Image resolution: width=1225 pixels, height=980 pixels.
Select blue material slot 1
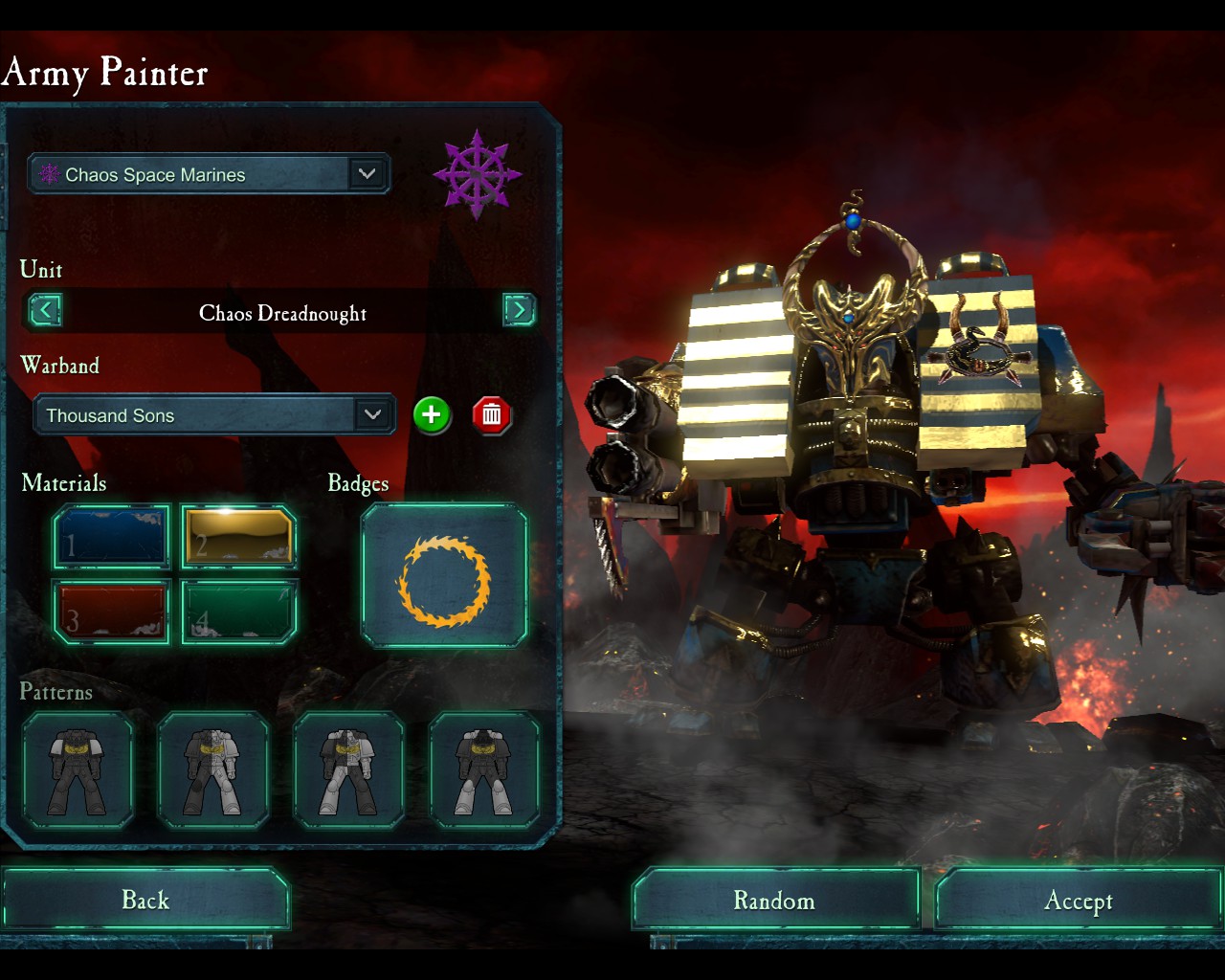[x=112, y=538]
